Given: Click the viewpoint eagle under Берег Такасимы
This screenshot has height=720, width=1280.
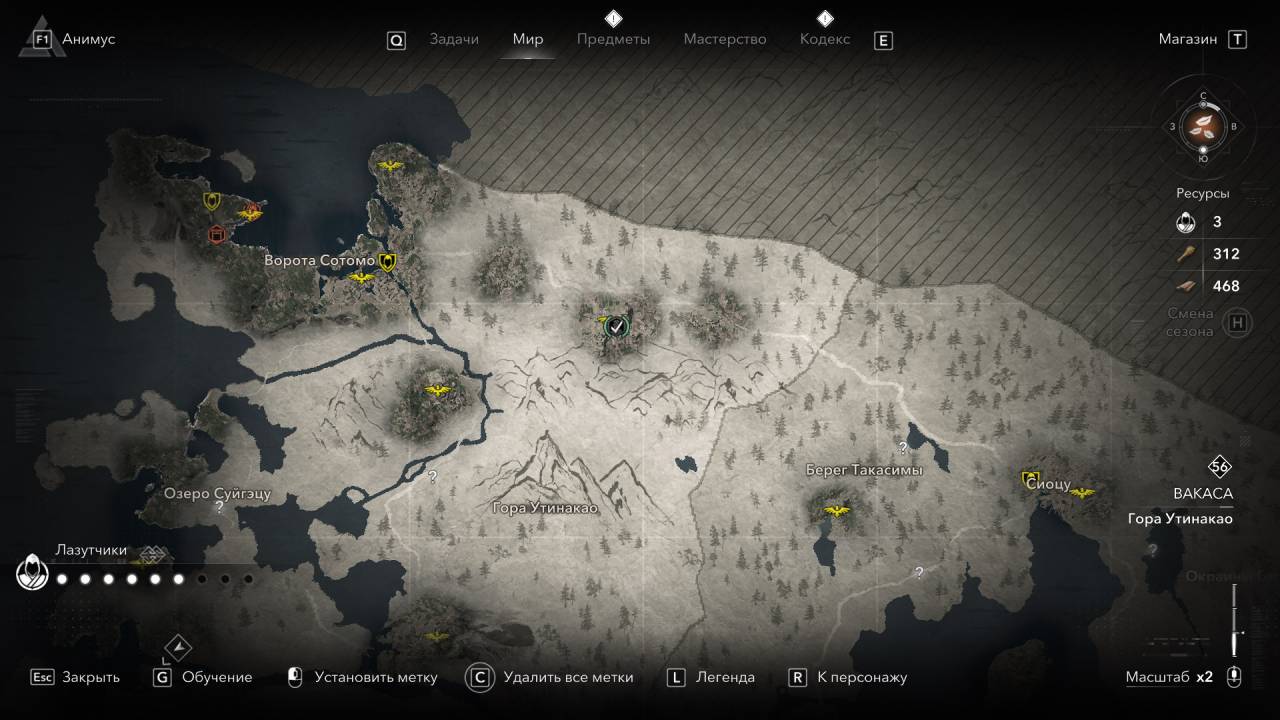Looking at the screenshot, I should (836, 511).
